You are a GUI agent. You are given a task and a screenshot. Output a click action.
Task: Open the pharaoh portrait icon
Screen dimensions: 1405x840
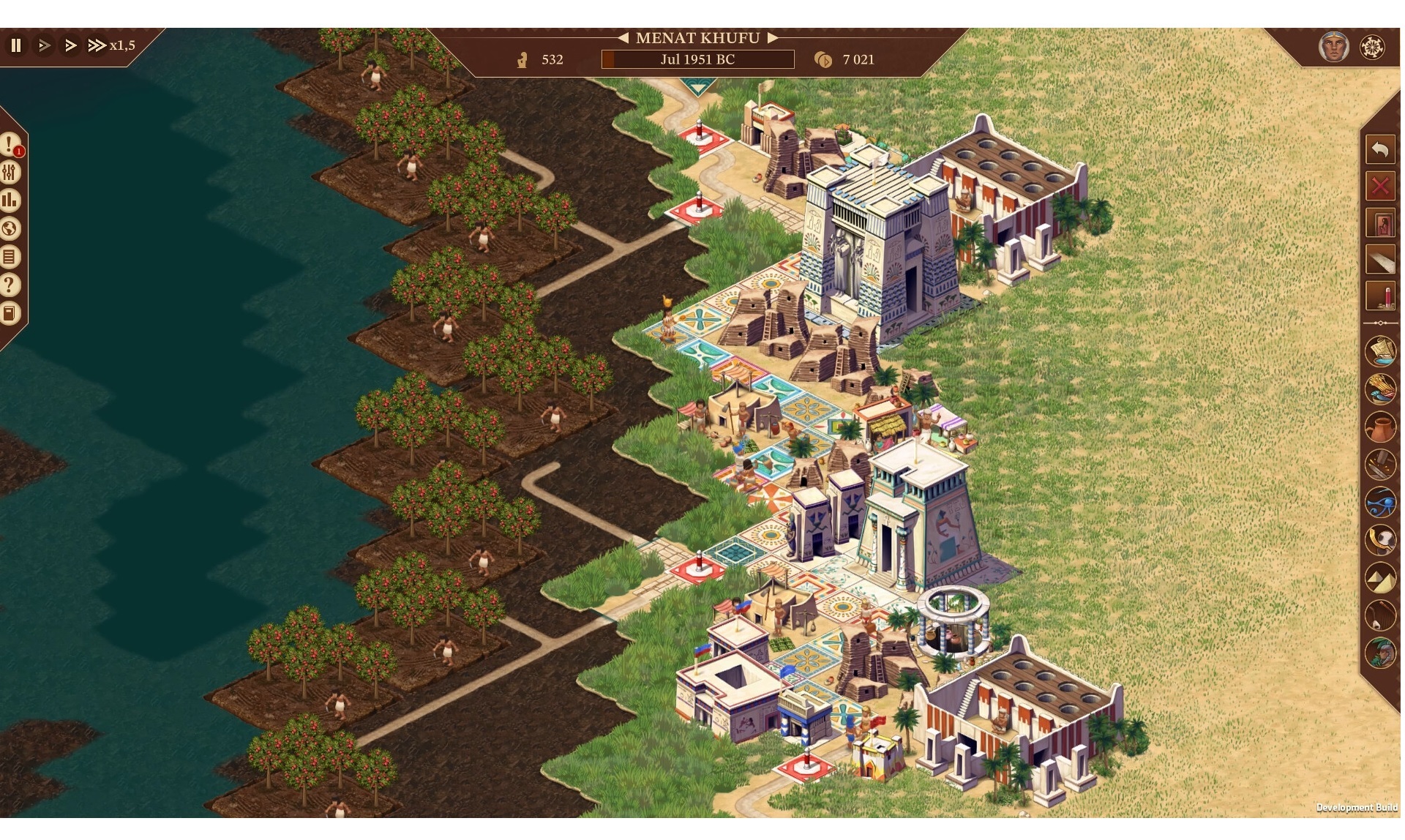pos(1333,48)
